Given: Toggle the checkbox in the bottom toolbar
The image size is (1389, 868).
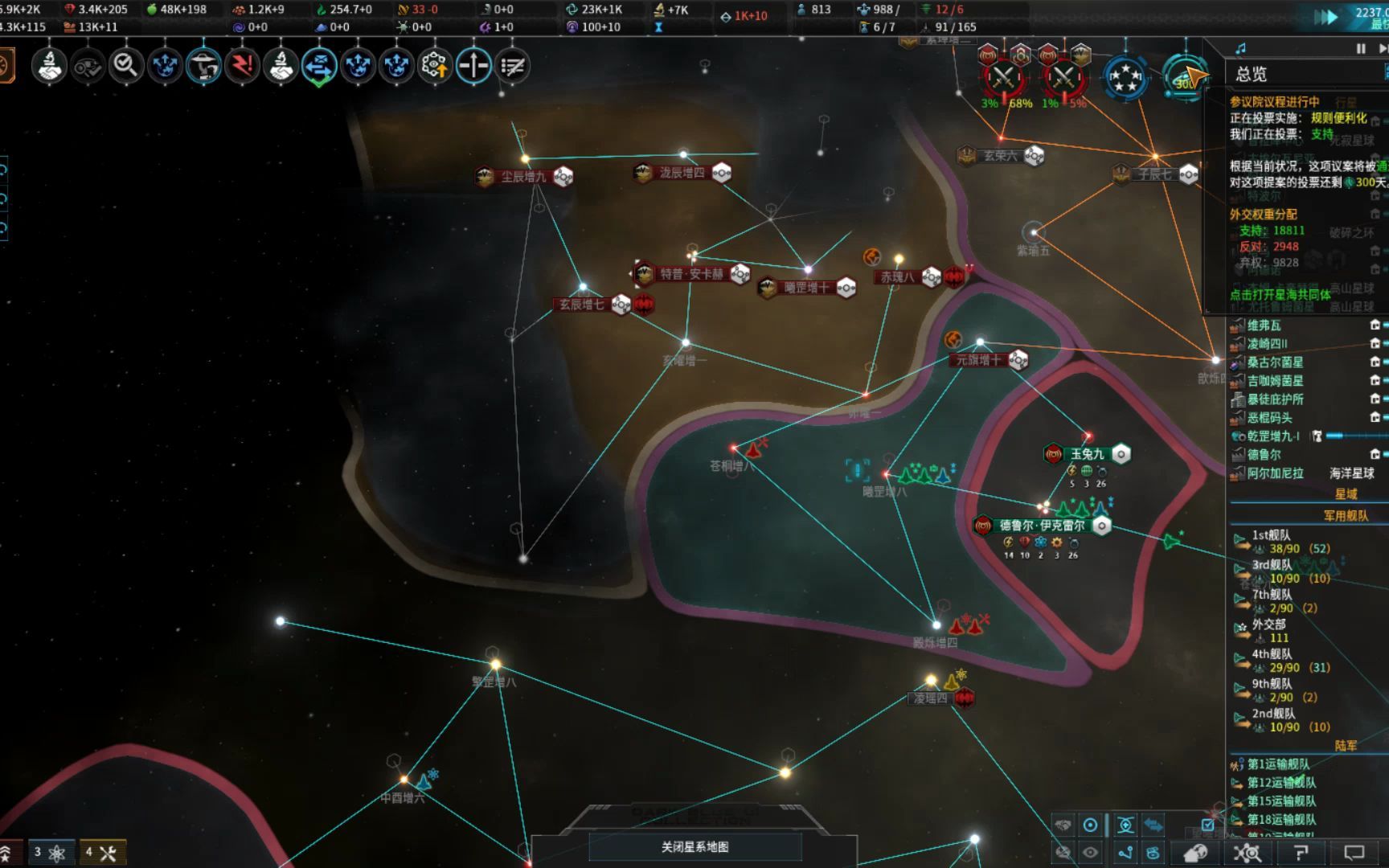Looking at the screenshot, I should (x=1207, y=825).
